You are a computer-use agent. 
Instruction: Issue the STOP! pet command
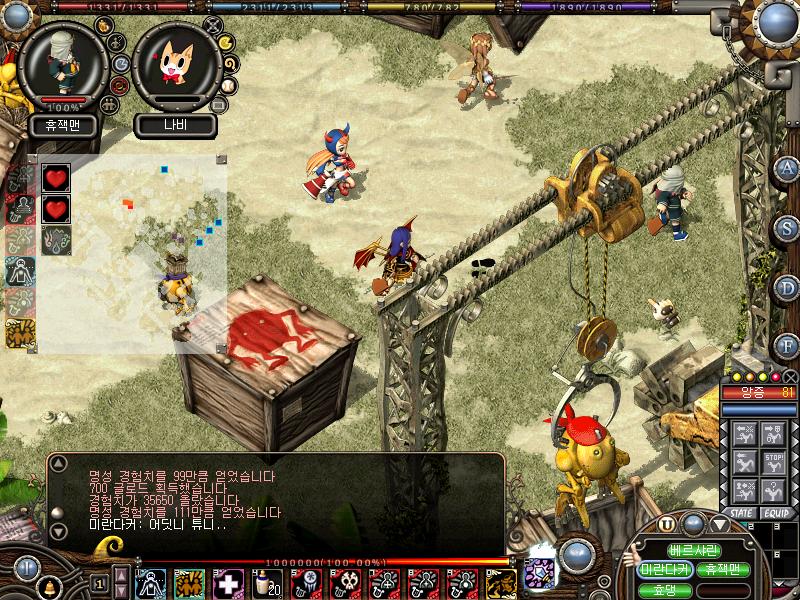point(771,462)
